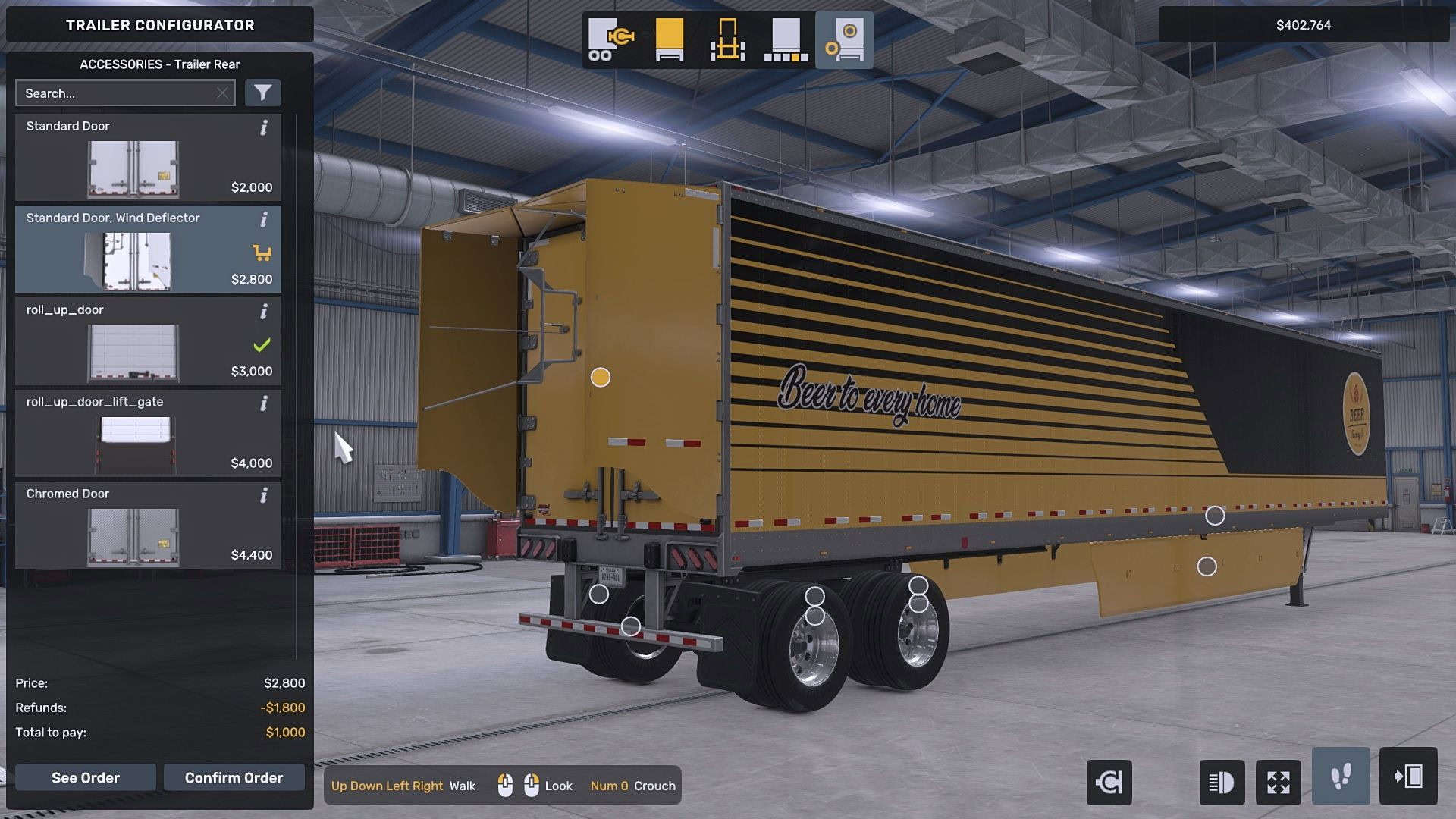Switch to the trailer frame tab
Viewport: 1456px width, 819px height.
[x=727, y=39]
